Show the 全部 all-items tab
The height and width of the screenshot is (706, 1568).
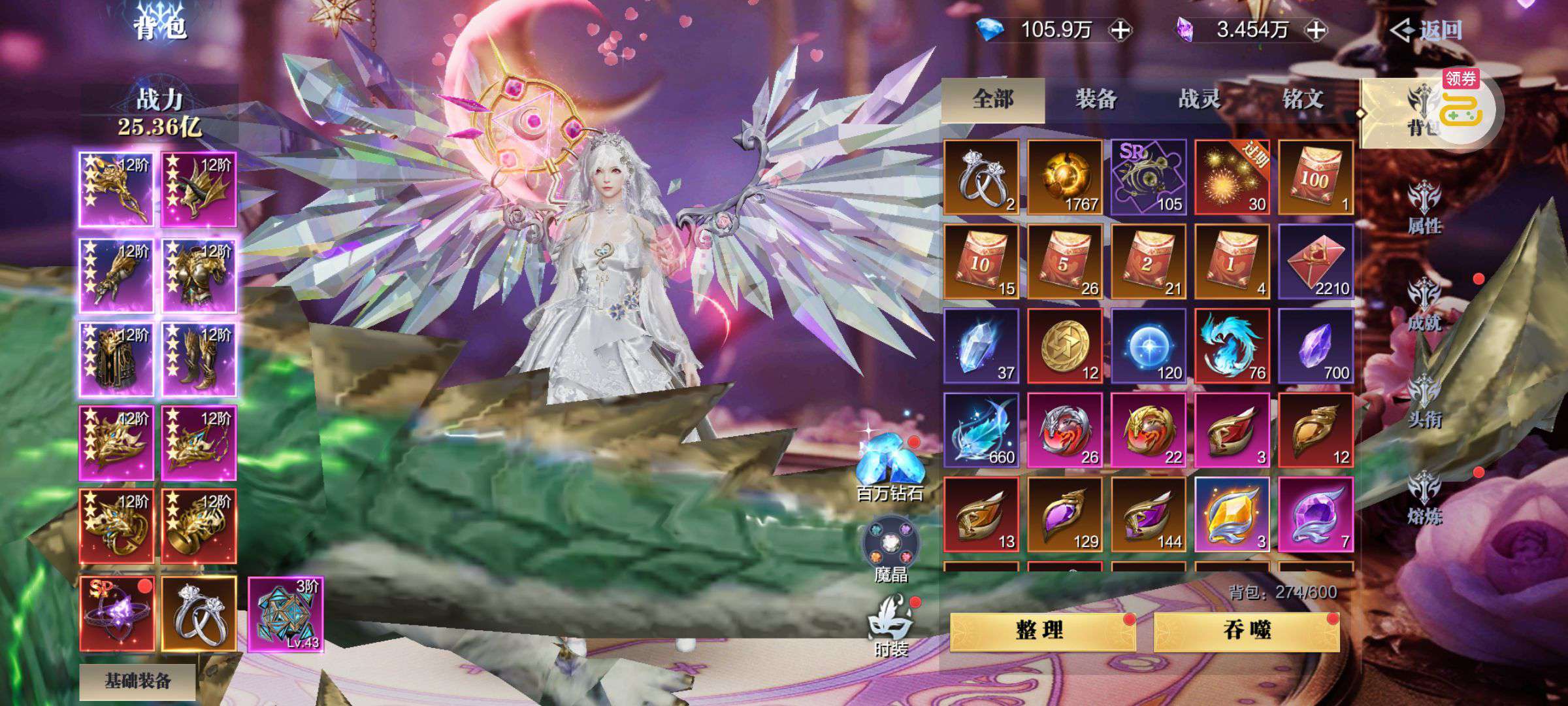click(x=993, y=99)
